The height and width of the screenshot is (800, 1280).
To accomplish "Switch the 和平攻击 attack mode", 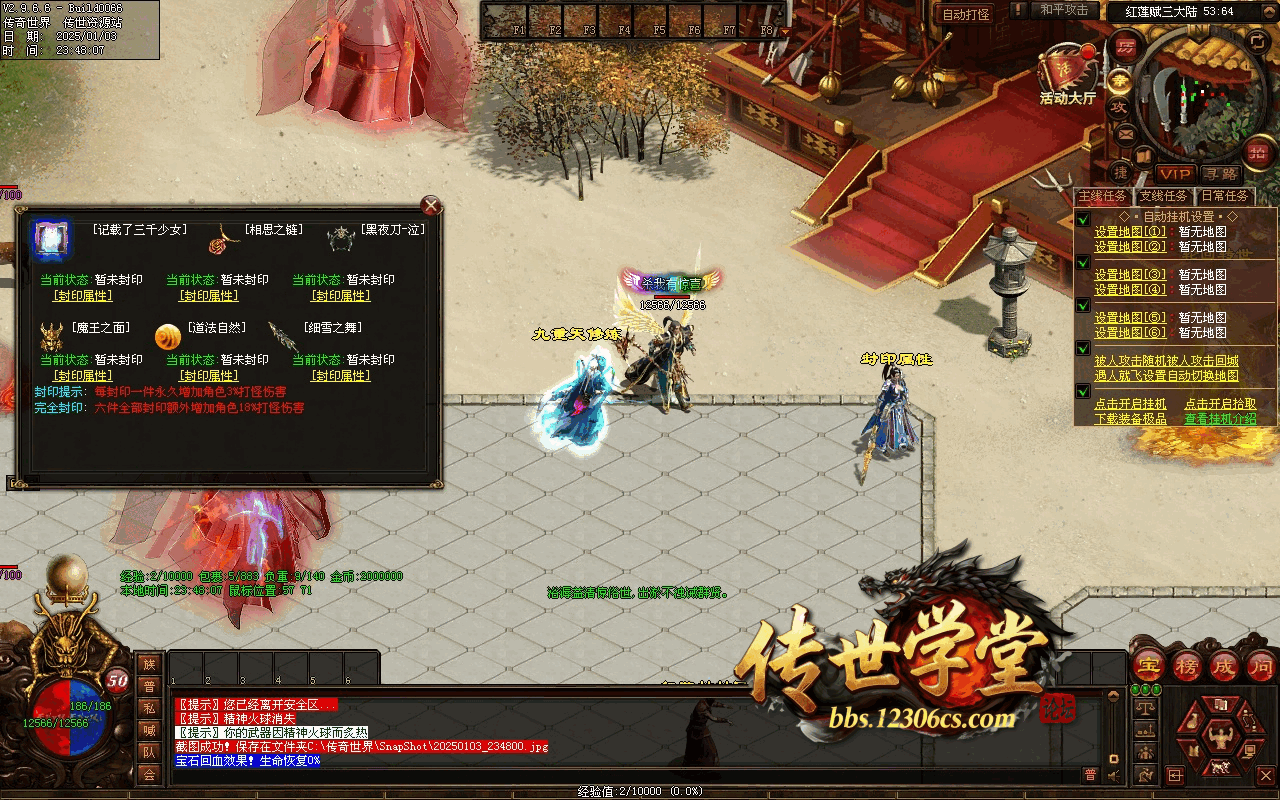I will [x=1064, y=10].
